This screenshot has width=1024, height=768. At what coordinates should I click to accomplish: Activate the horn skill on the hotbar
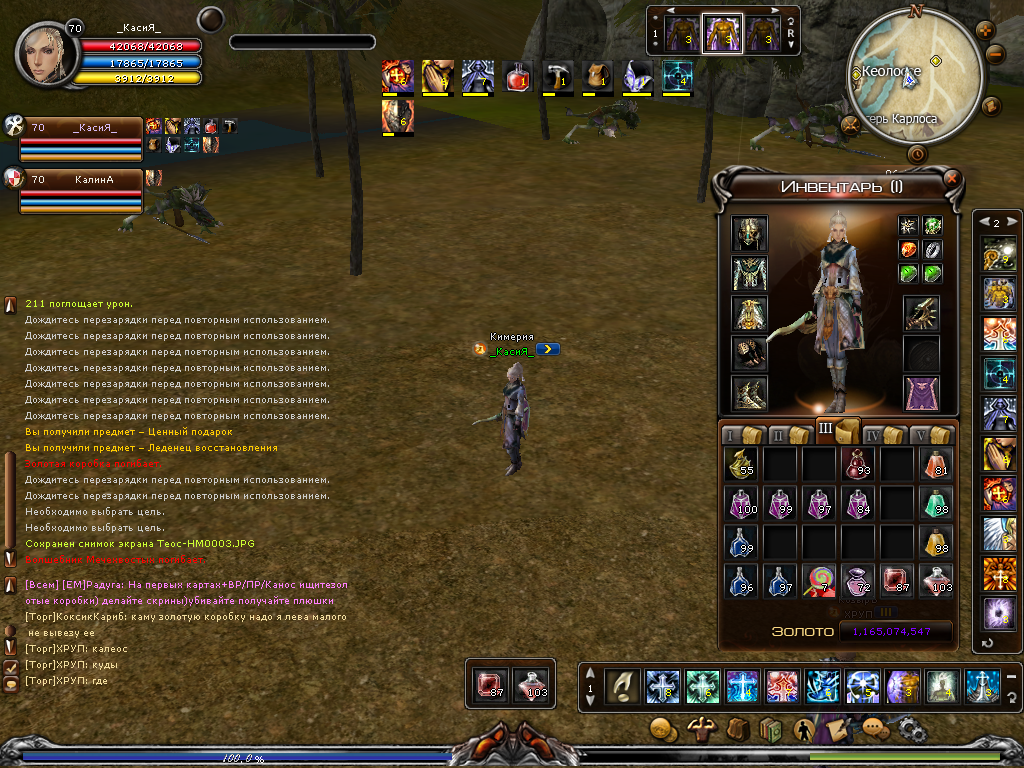click(623, 685)
